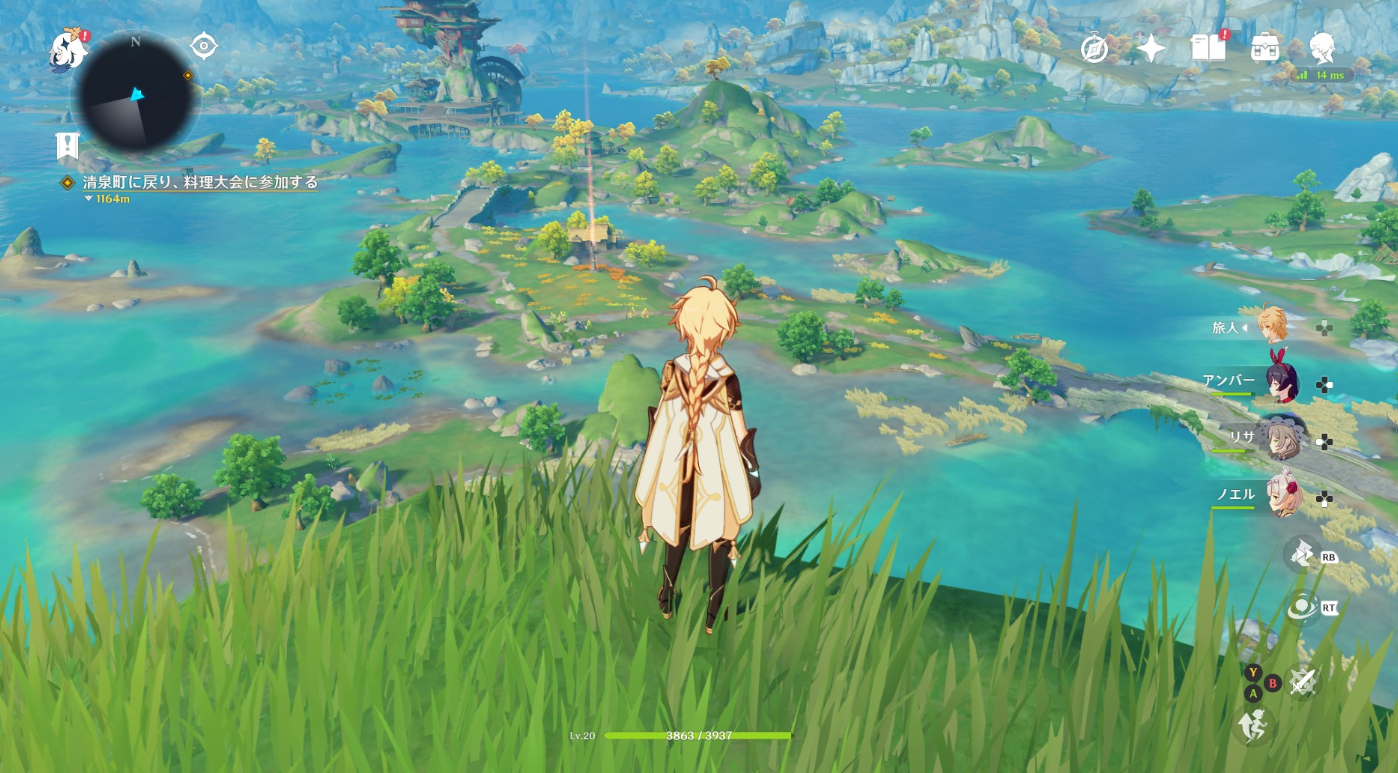
Task: Switch to party member ノエル
Action: coord(1283,494)
